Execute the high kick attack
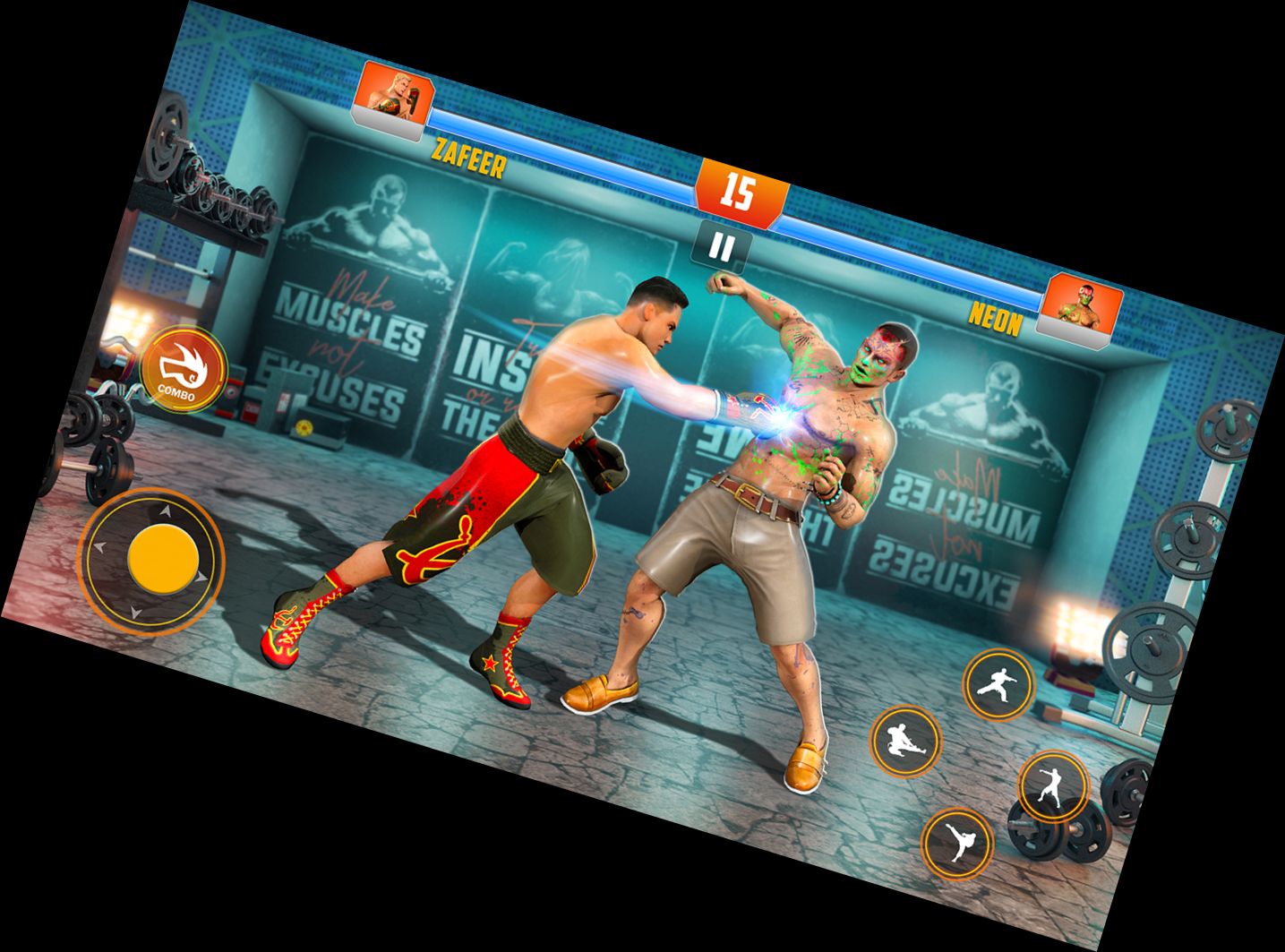 click(x=957, y=842)
